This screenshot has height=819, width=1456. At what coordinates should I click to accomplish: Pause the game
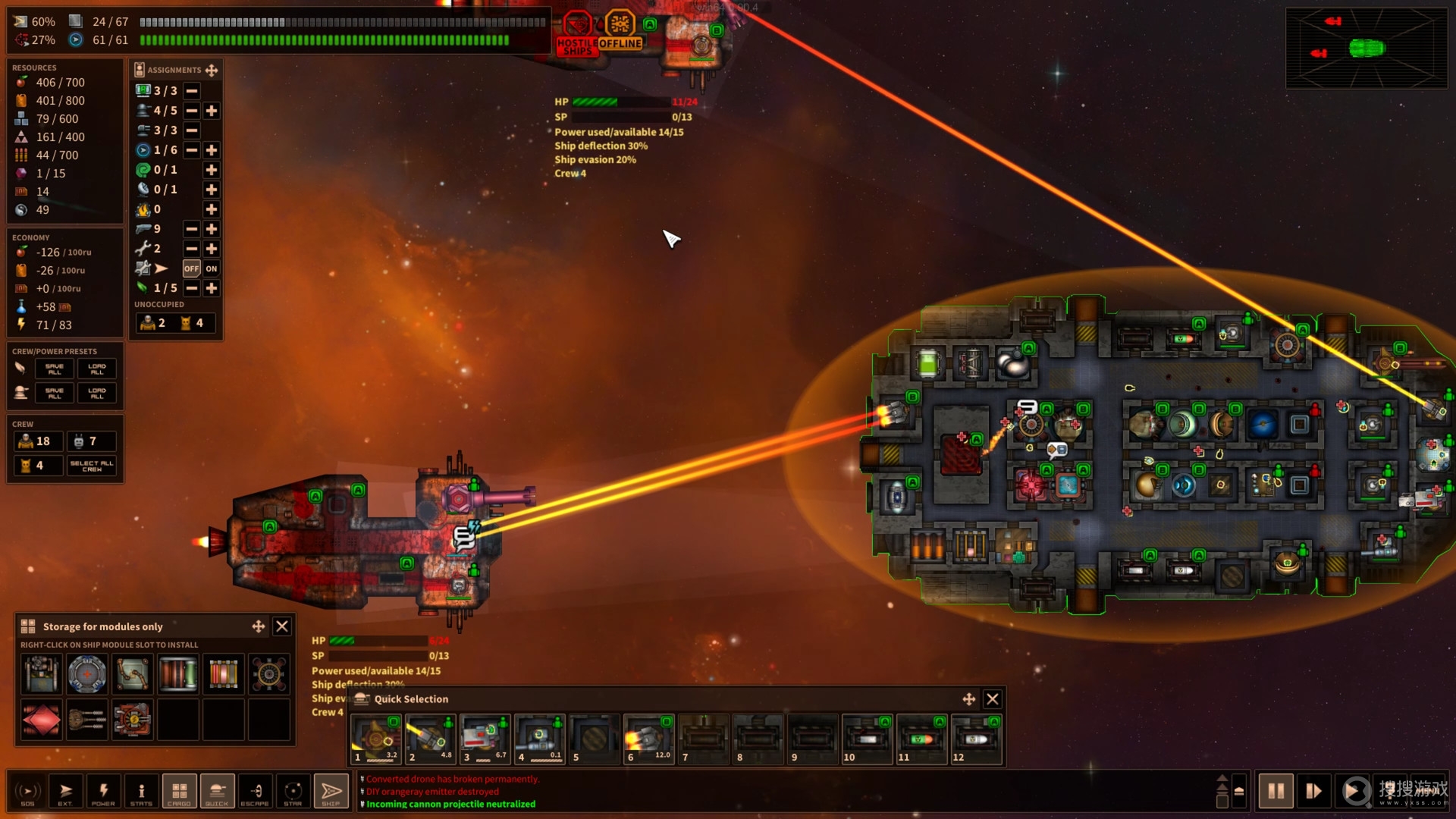[1276, 791]
